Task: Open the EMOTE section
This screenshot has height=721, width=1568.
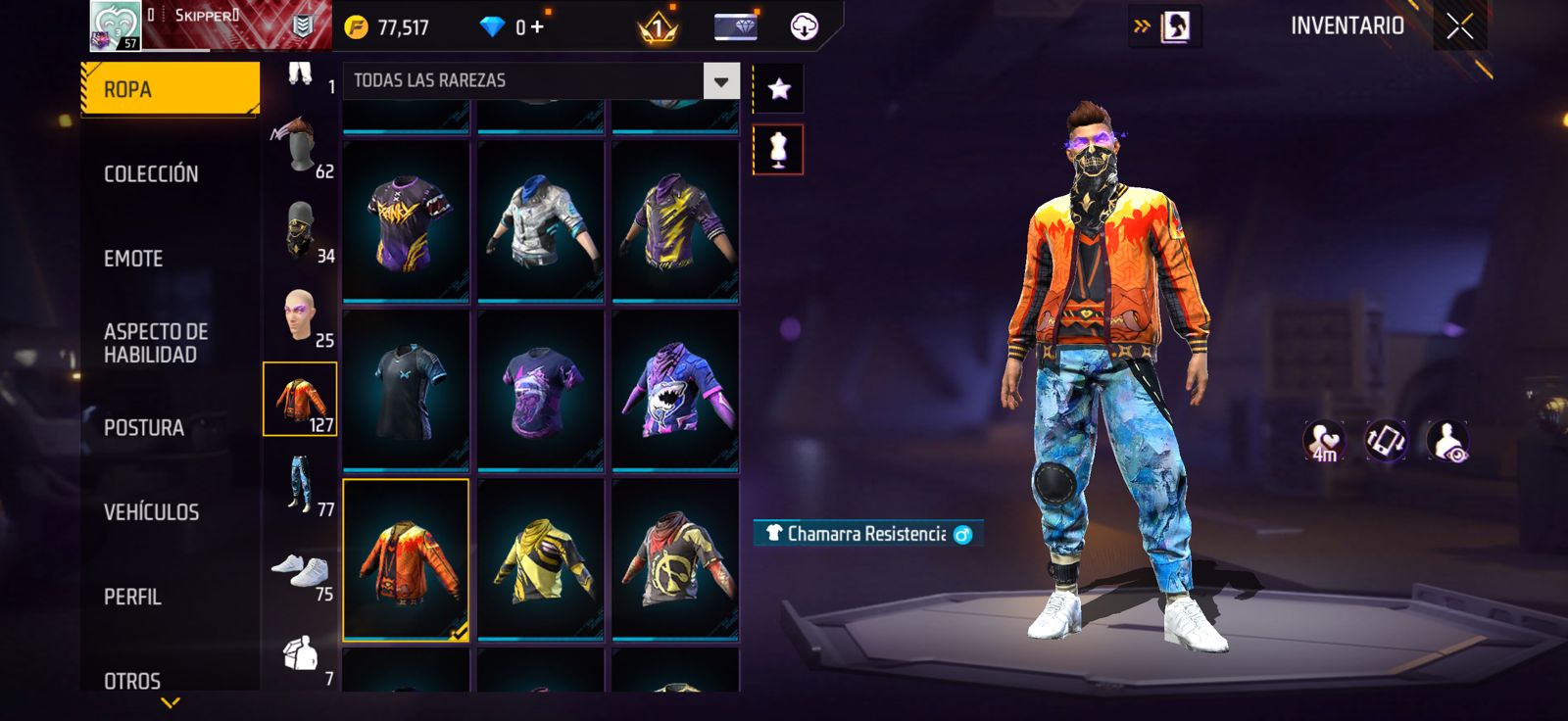Action: 133,259
